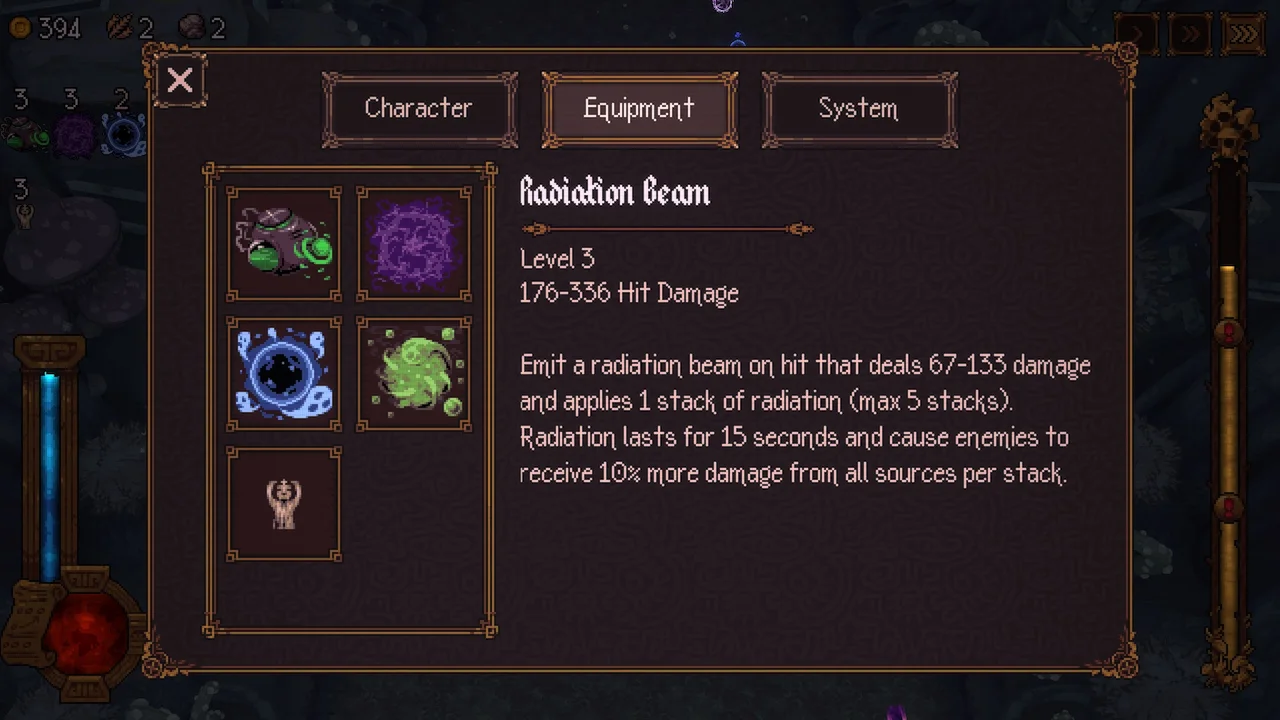This screenshot has height=720, width=1280.
Task: Close the equipment menu with the X
Action: [180, 80]
